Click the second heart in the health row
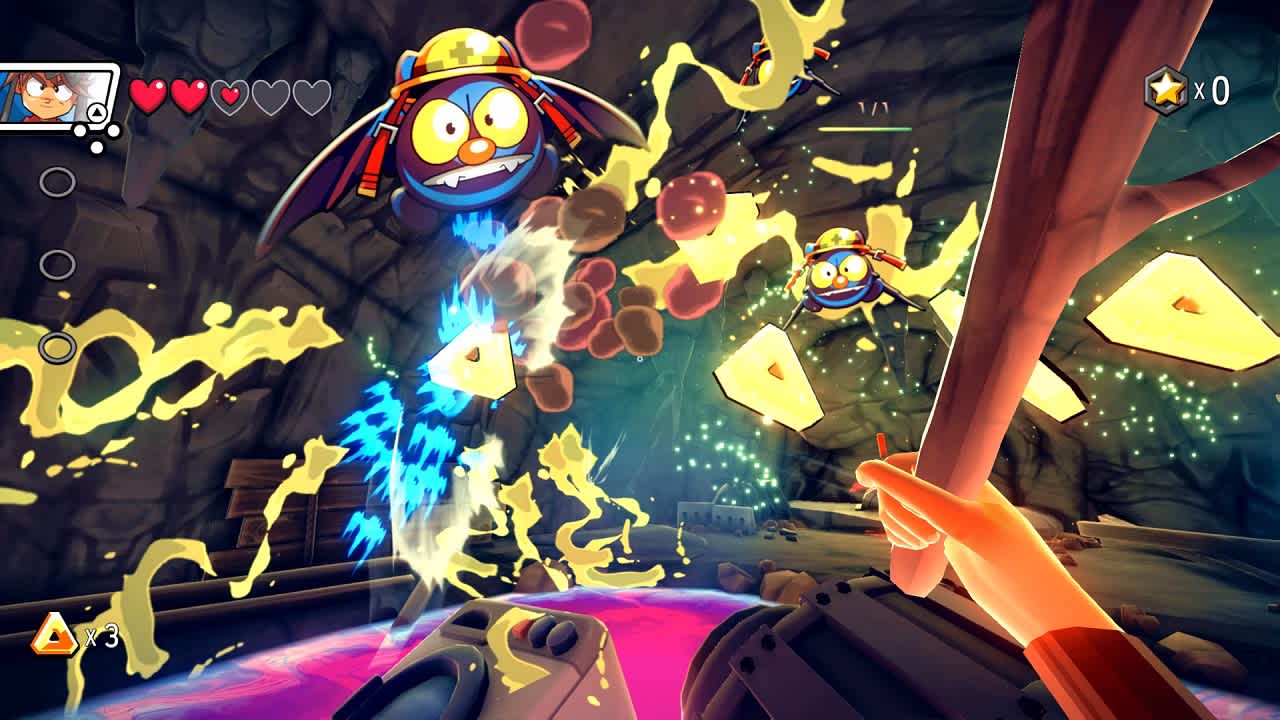 (x=187, y=94)
